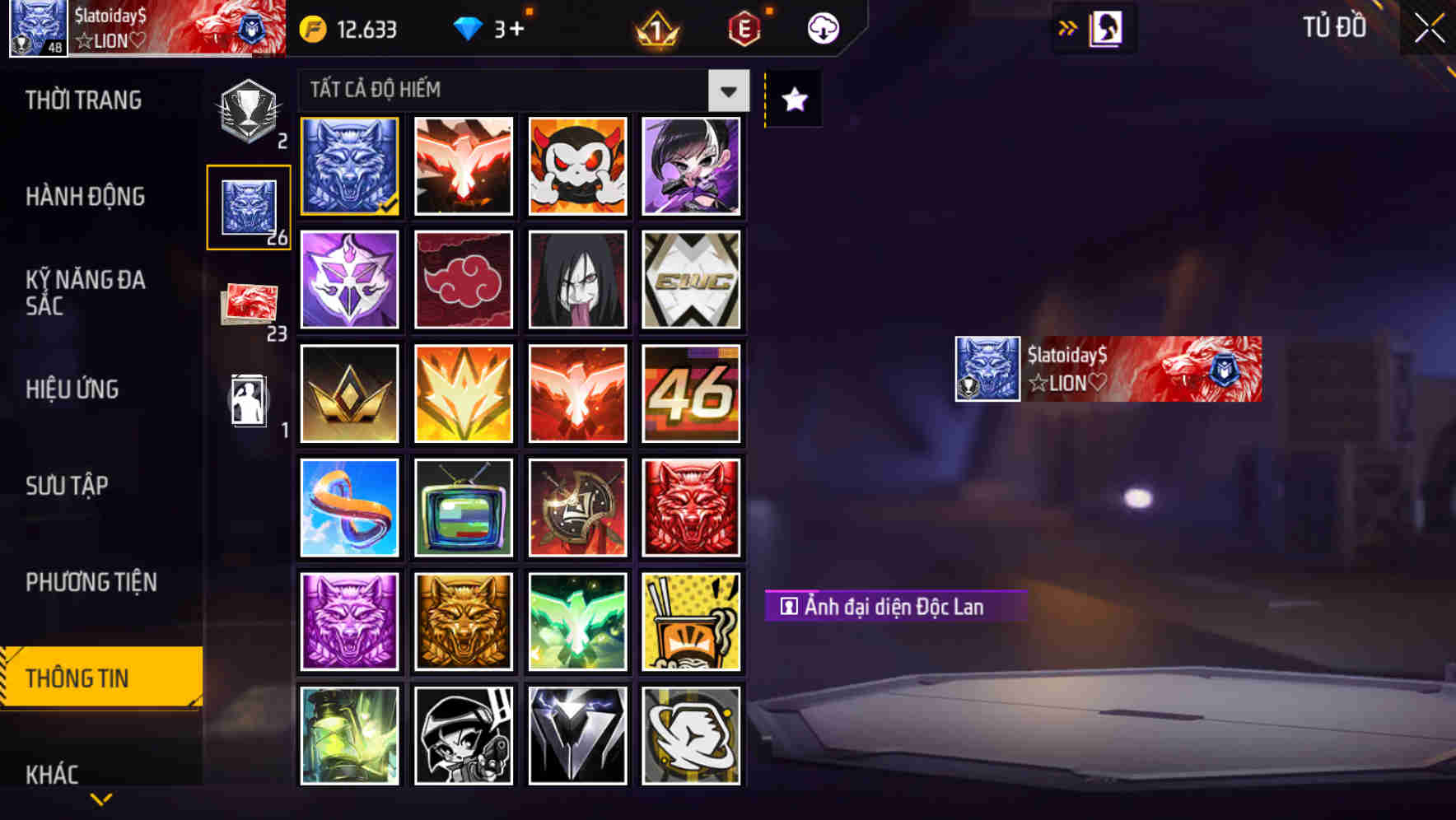
Task: Click the gold coin currency icon
Action: coord(306,28)
